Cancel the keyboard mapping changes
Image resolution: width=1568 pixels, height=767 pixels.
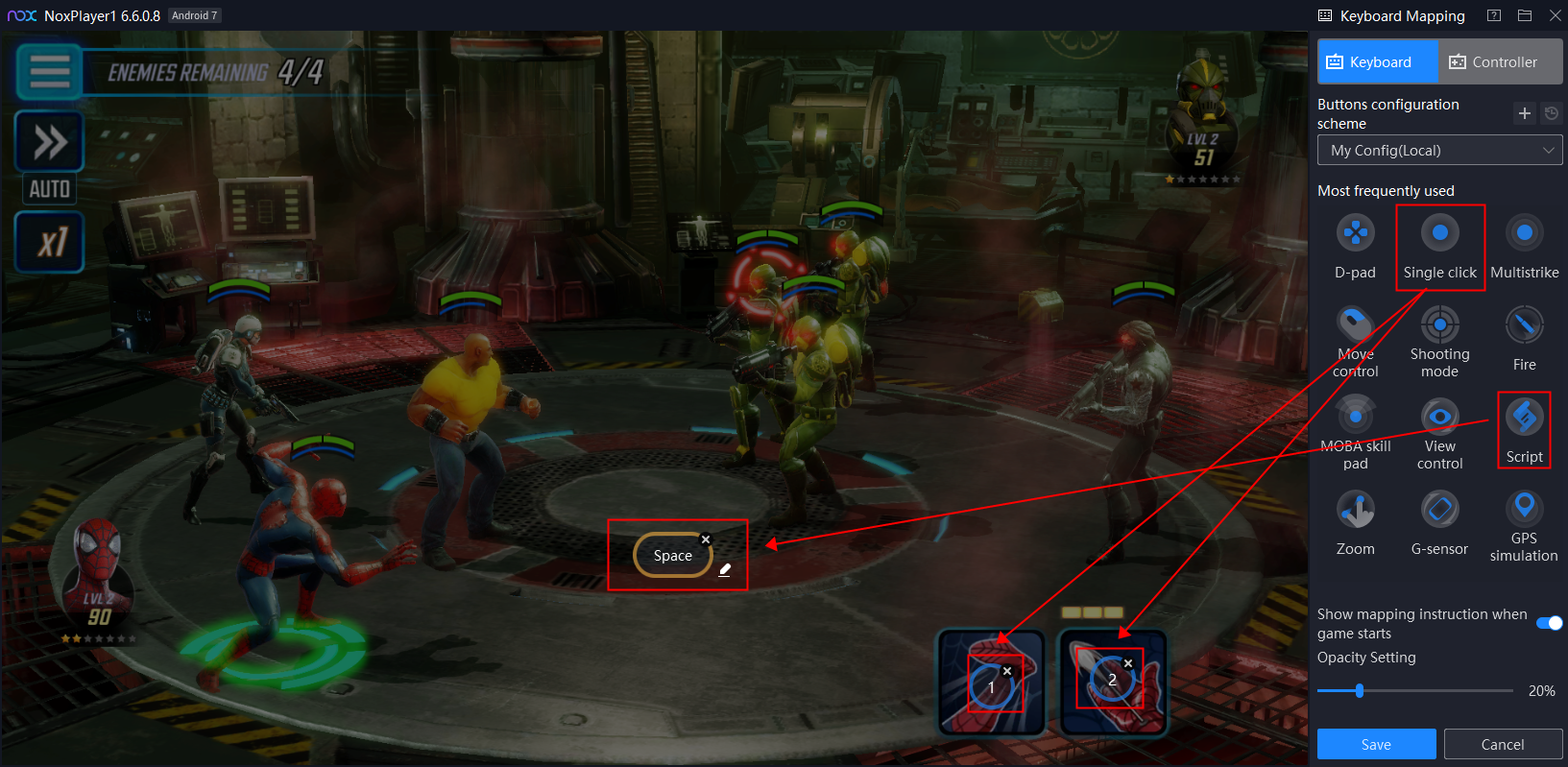(x=1503, y=745)
